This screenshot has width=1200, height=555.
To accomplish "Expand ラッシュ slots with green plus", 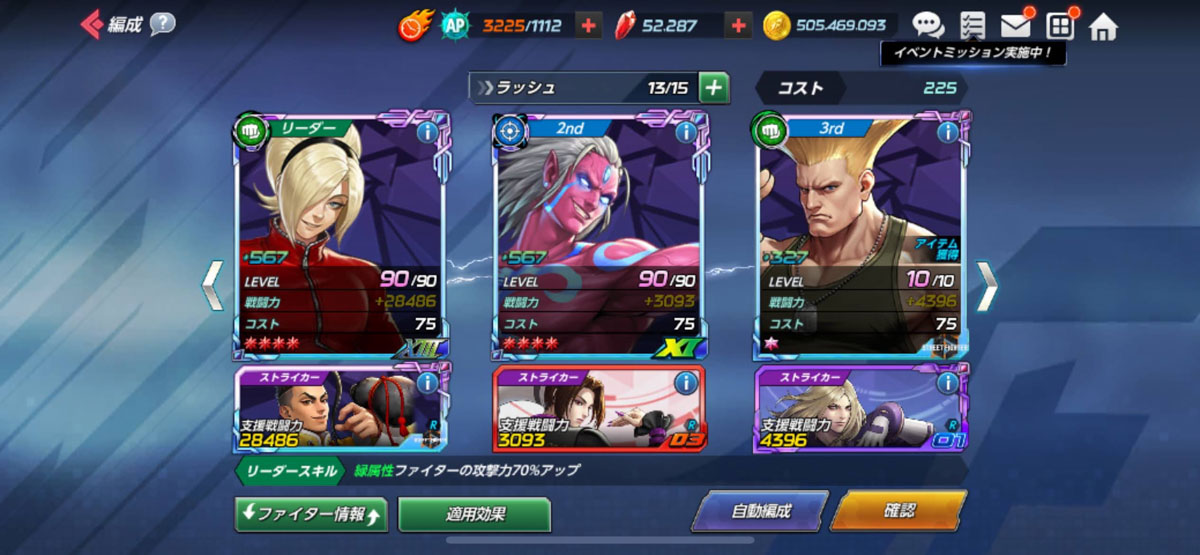I will pos(713,88).
